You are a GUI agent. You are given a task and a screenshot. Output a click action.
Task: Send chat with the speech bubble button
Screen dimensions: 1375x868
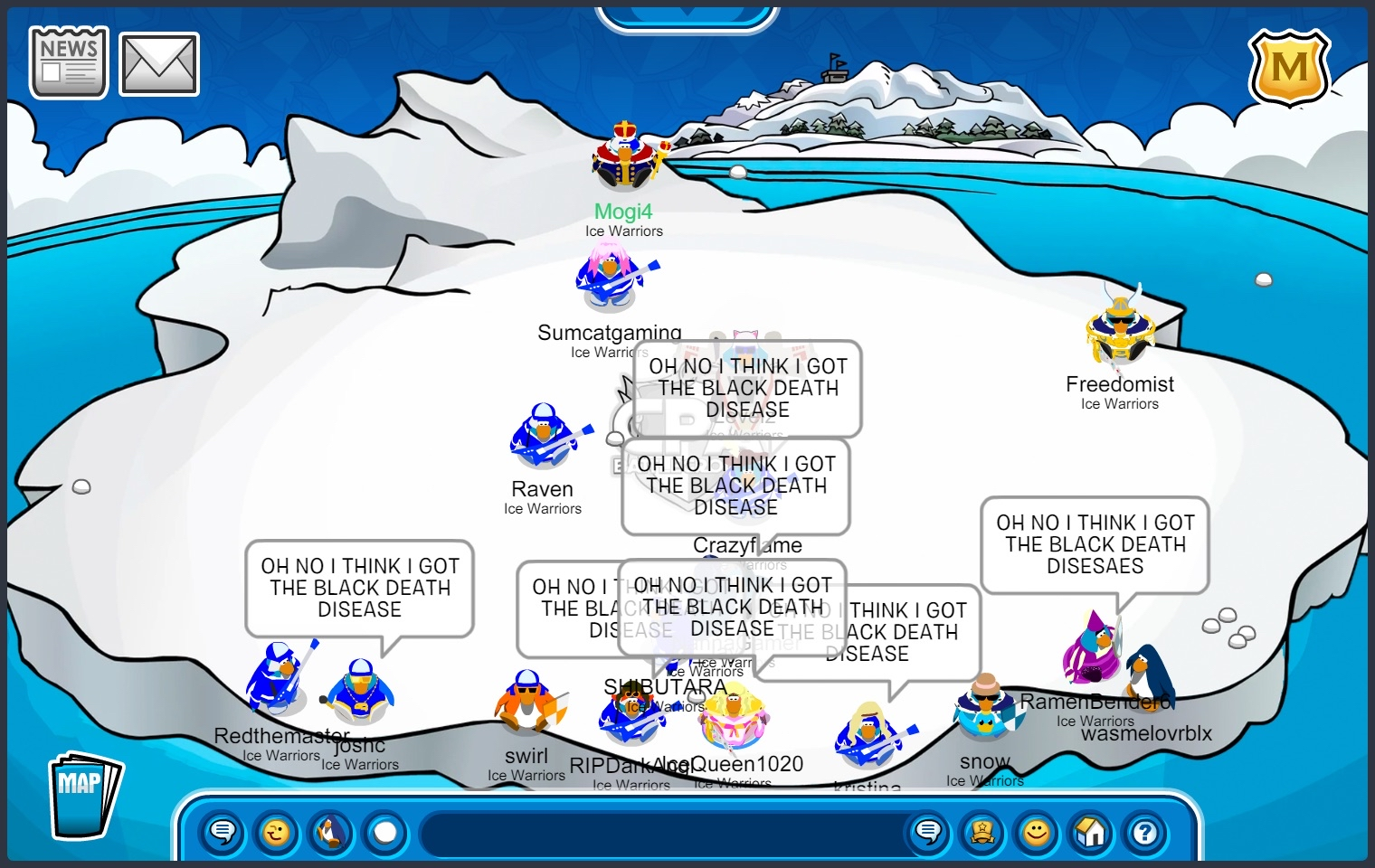[x=928, y=831]
